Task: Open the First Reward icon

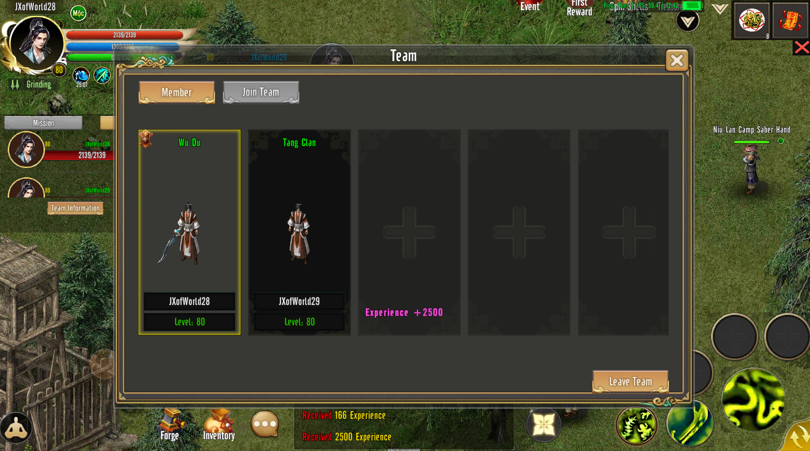Action: 579,7
